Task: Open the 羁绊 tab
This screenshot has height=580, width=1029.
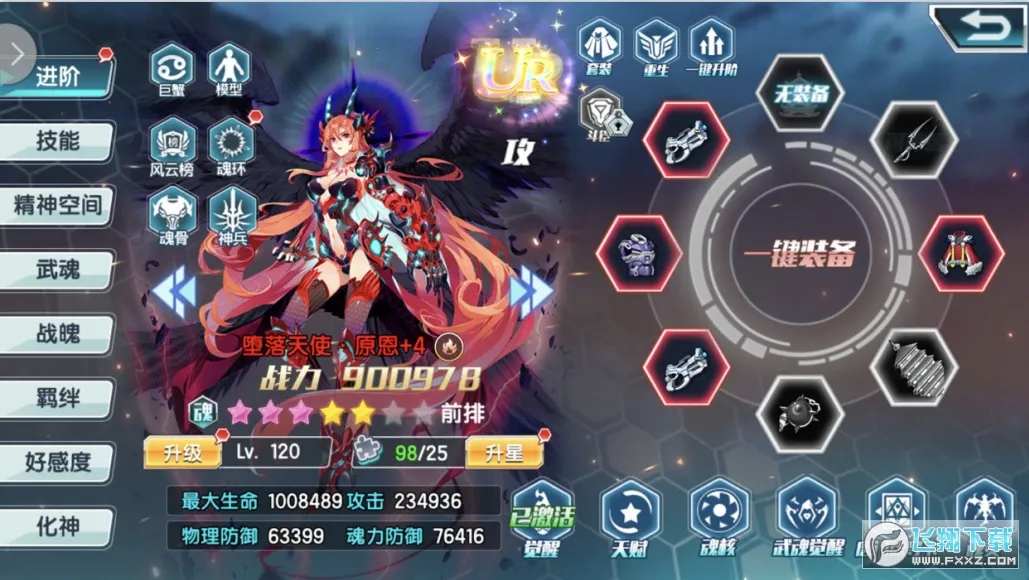Action: pos(57,398)
